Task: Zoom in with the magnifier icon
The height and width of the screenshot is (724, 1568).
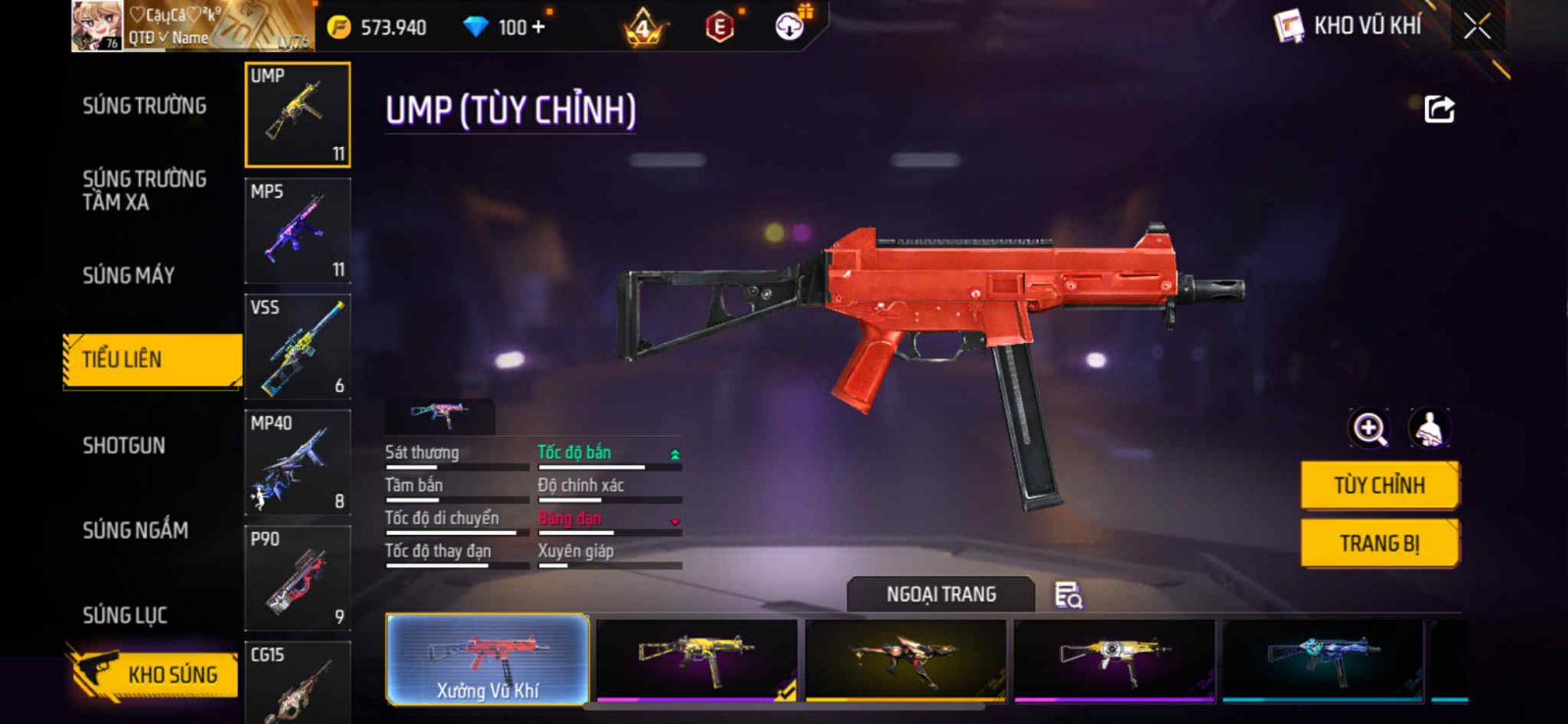Action: tap(1369, 428)
